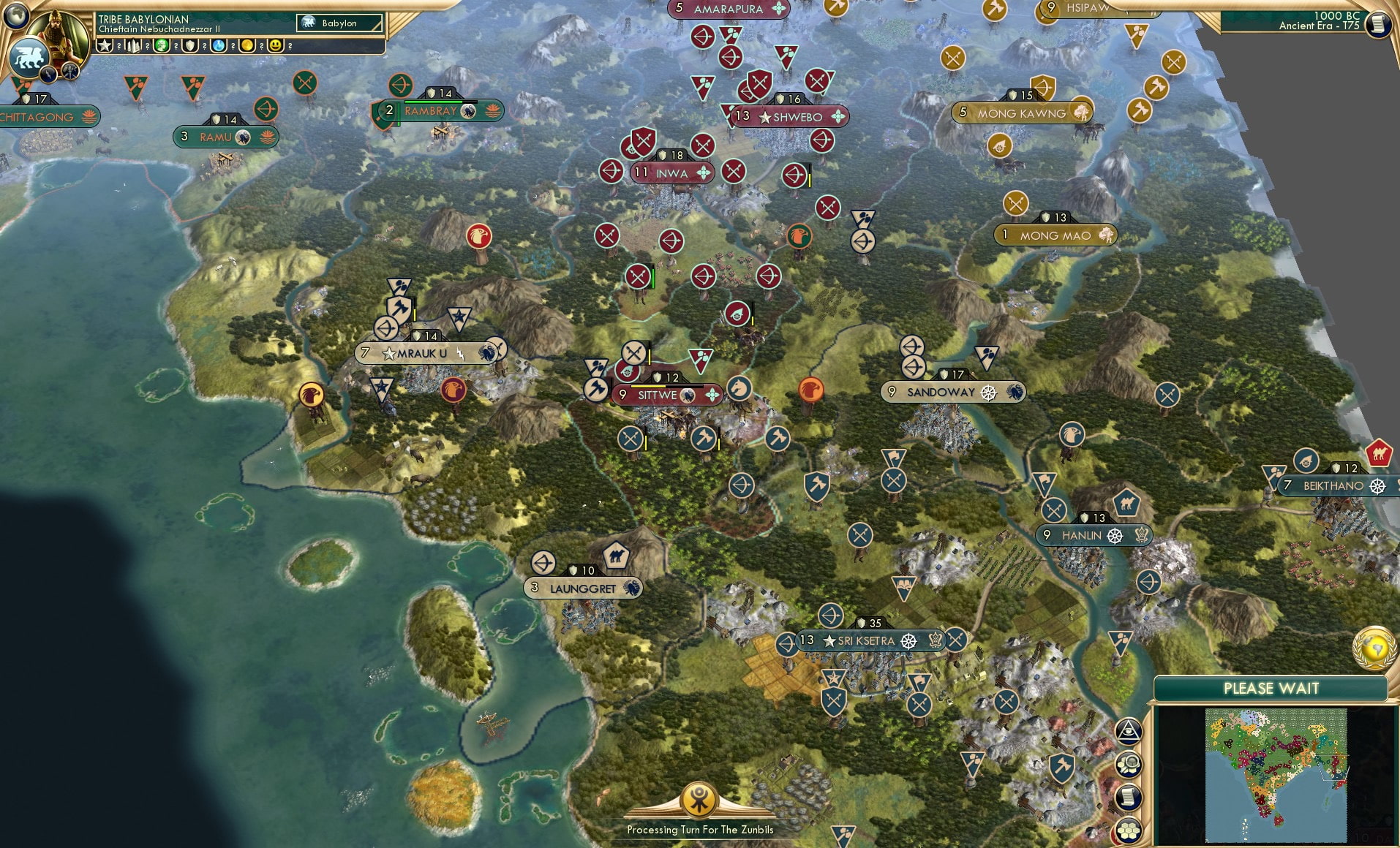Open map options with the magnifier icon
The height and width of the screenshot is (848, 1400).
click(1129, 763)
